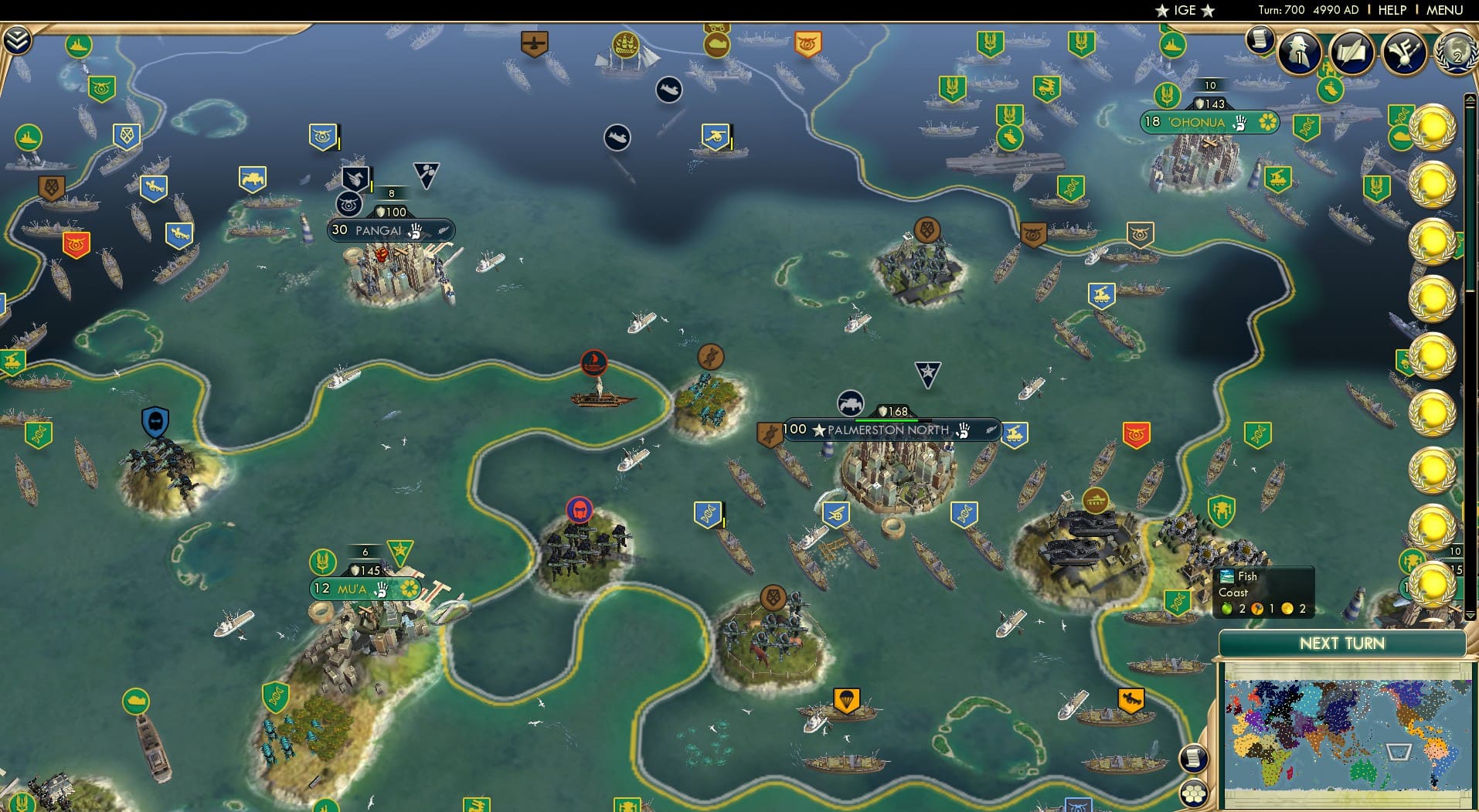Click HELP in the top bar

(1391, 10)
